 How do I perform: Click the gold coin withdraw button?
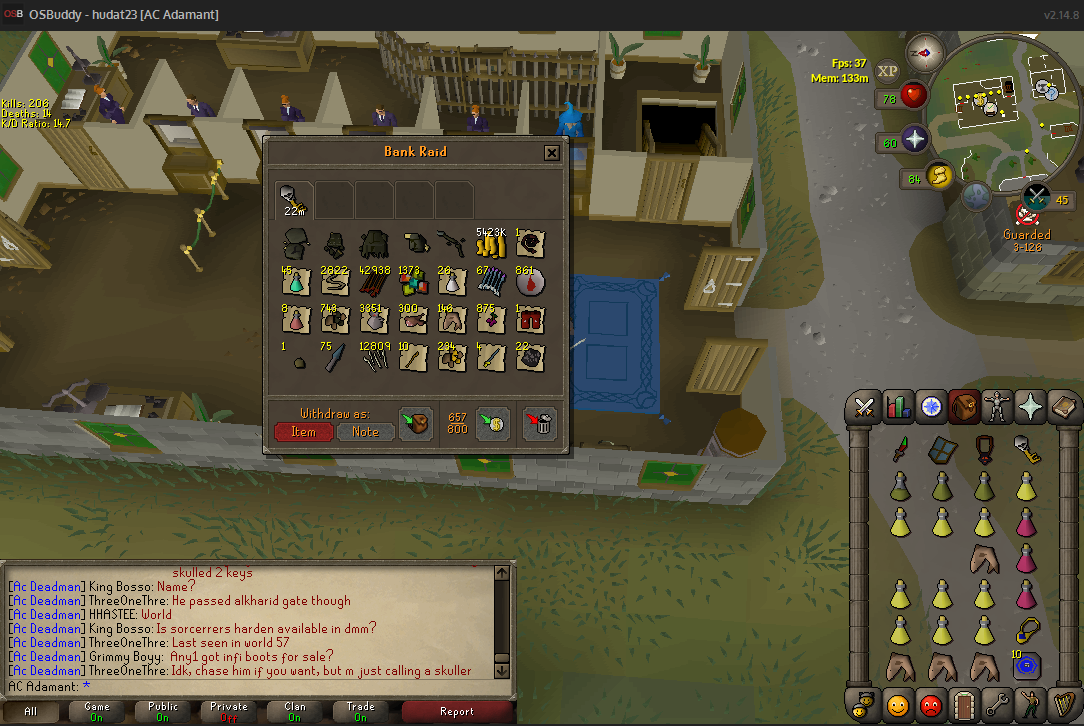pyautogui.click(x=492, y=424)
